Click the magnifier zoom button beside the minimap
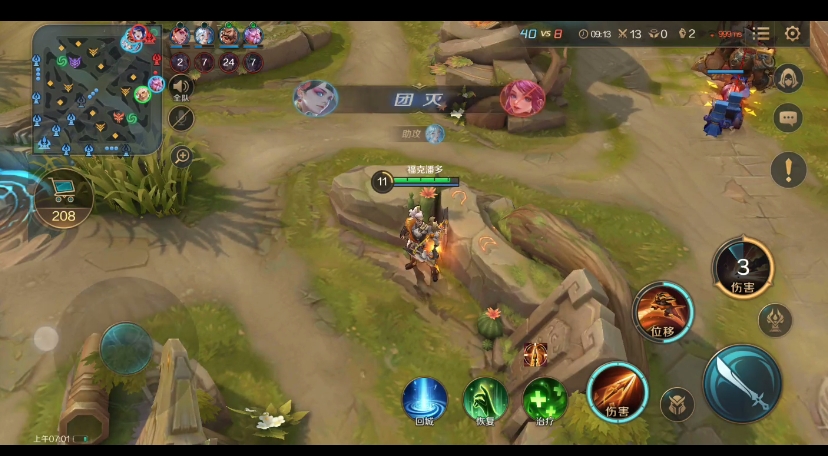The image size is (828, 456). (x=182, y=155)
